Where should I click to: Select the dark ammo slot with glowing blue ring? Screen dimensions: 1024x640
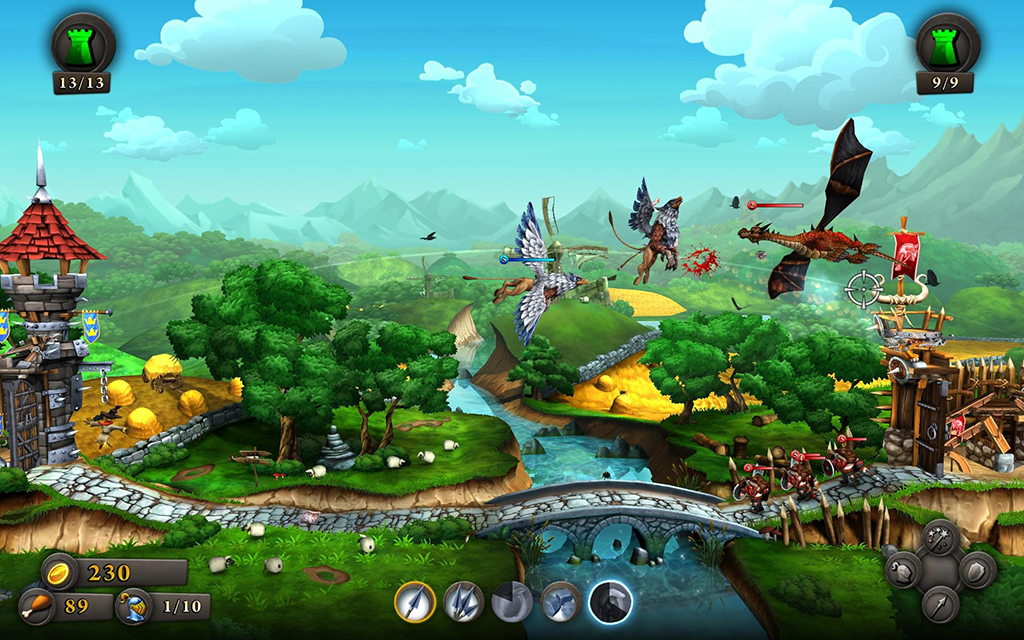pyautogui.click(x=610, y=602)
